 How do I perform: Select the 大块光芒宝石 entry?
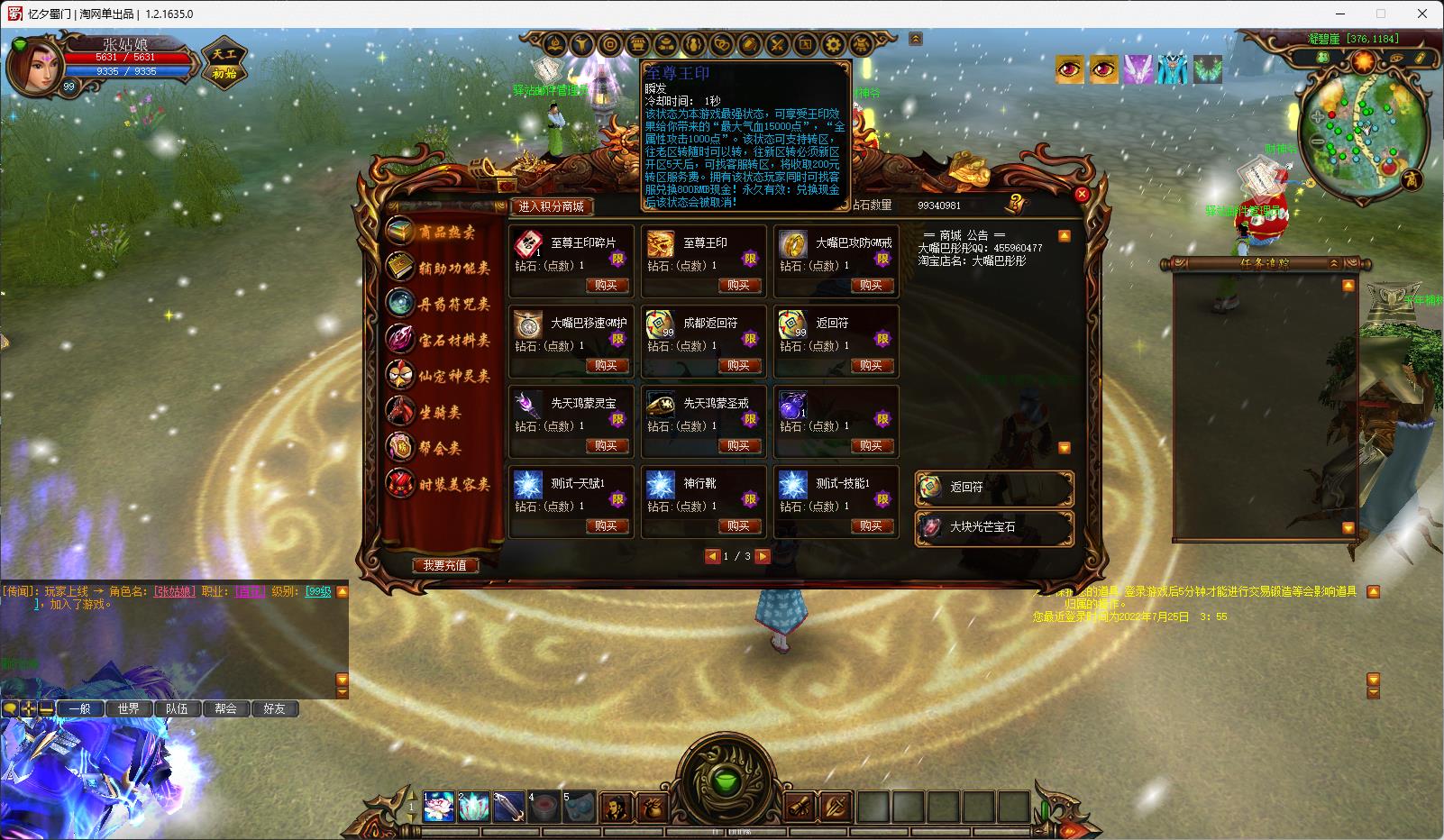pos(994,527)
